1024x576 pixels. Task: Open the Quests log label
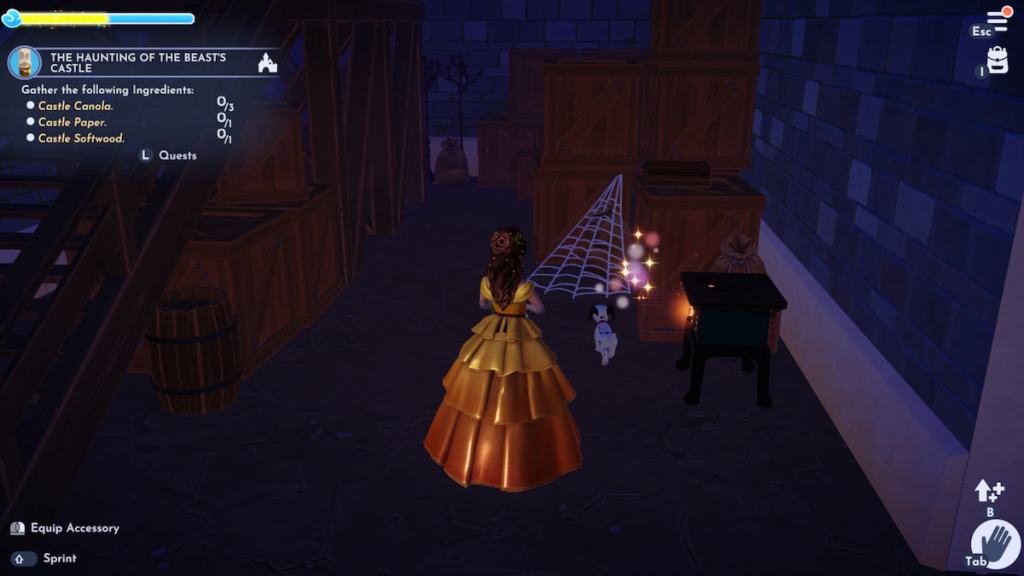[x=177, y=155]
